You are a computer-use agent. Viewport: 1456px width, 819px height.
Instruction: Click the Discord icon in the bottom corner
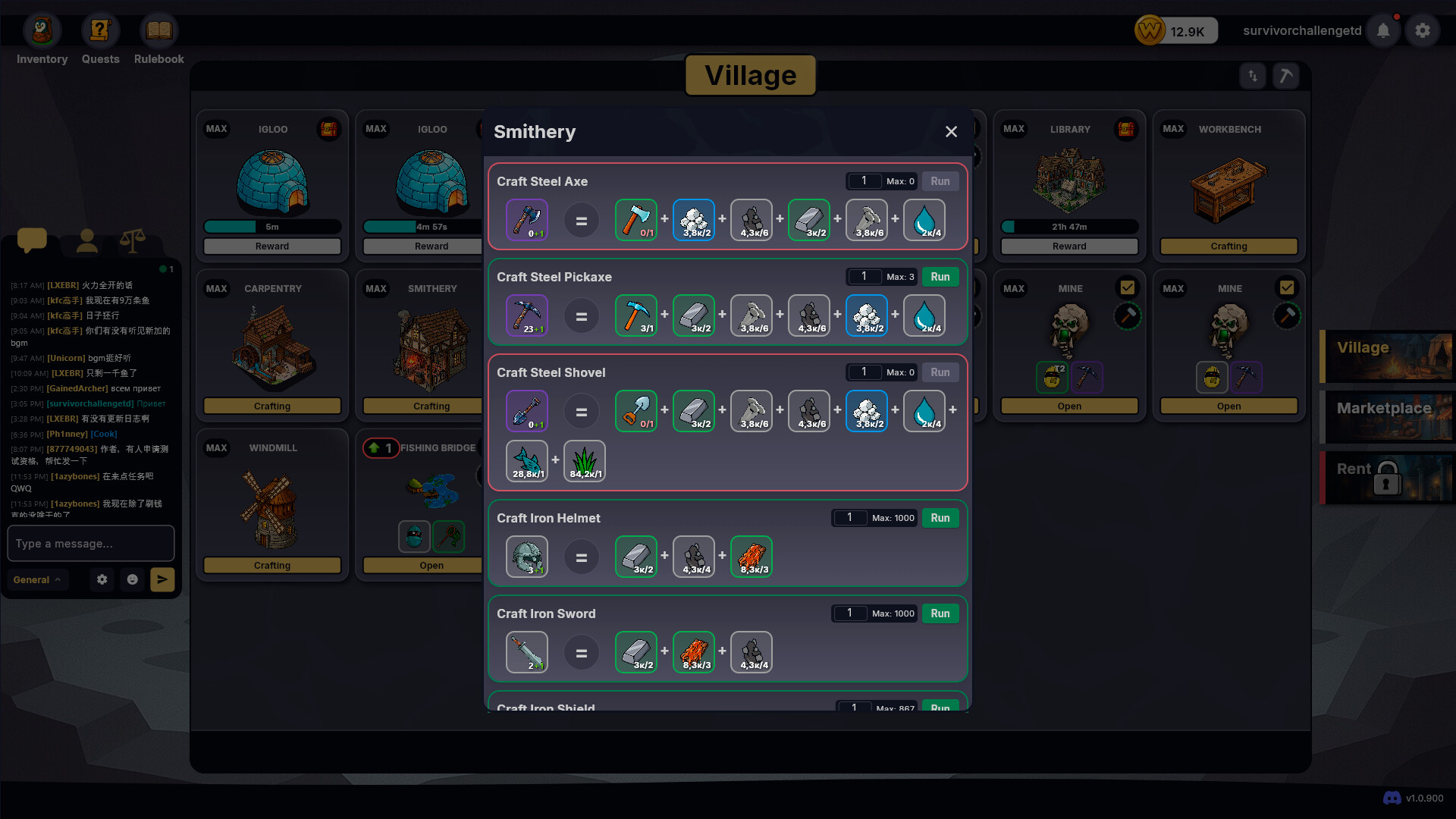pos(1392,798)
